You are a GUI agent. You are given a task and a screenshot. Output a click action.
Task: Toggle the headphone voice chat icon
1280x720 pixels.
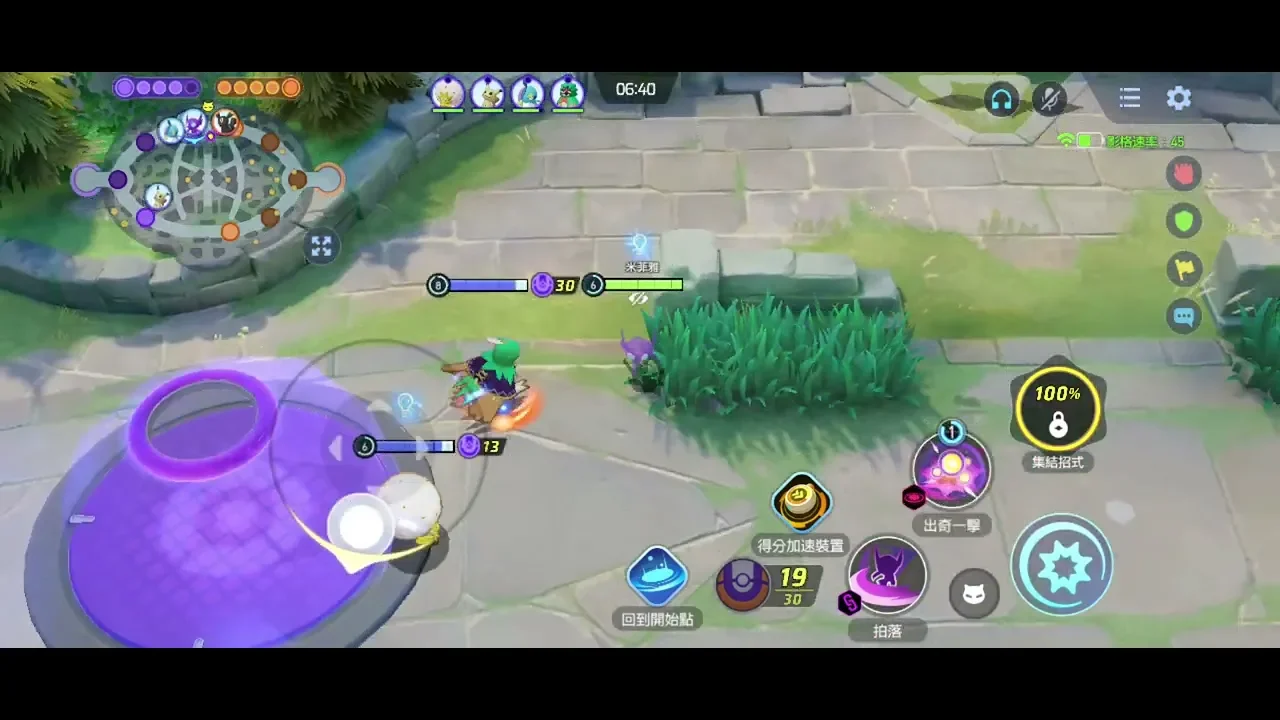1001,99
